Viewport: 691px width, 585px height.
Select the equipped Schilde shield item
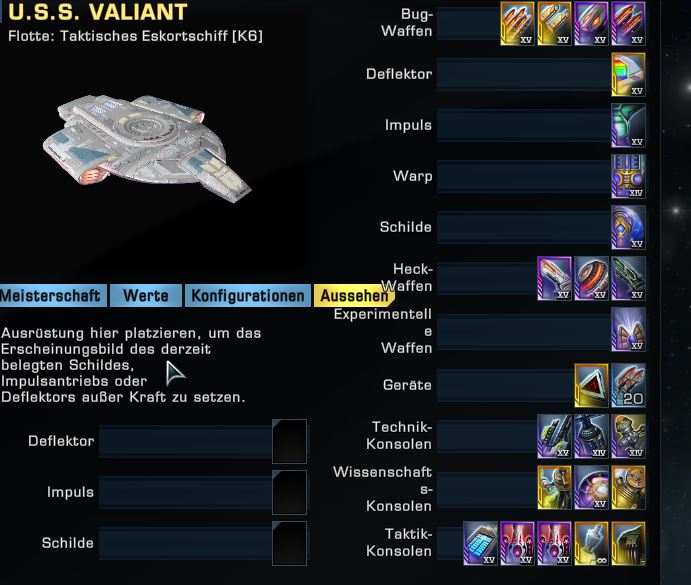(628, 228)
